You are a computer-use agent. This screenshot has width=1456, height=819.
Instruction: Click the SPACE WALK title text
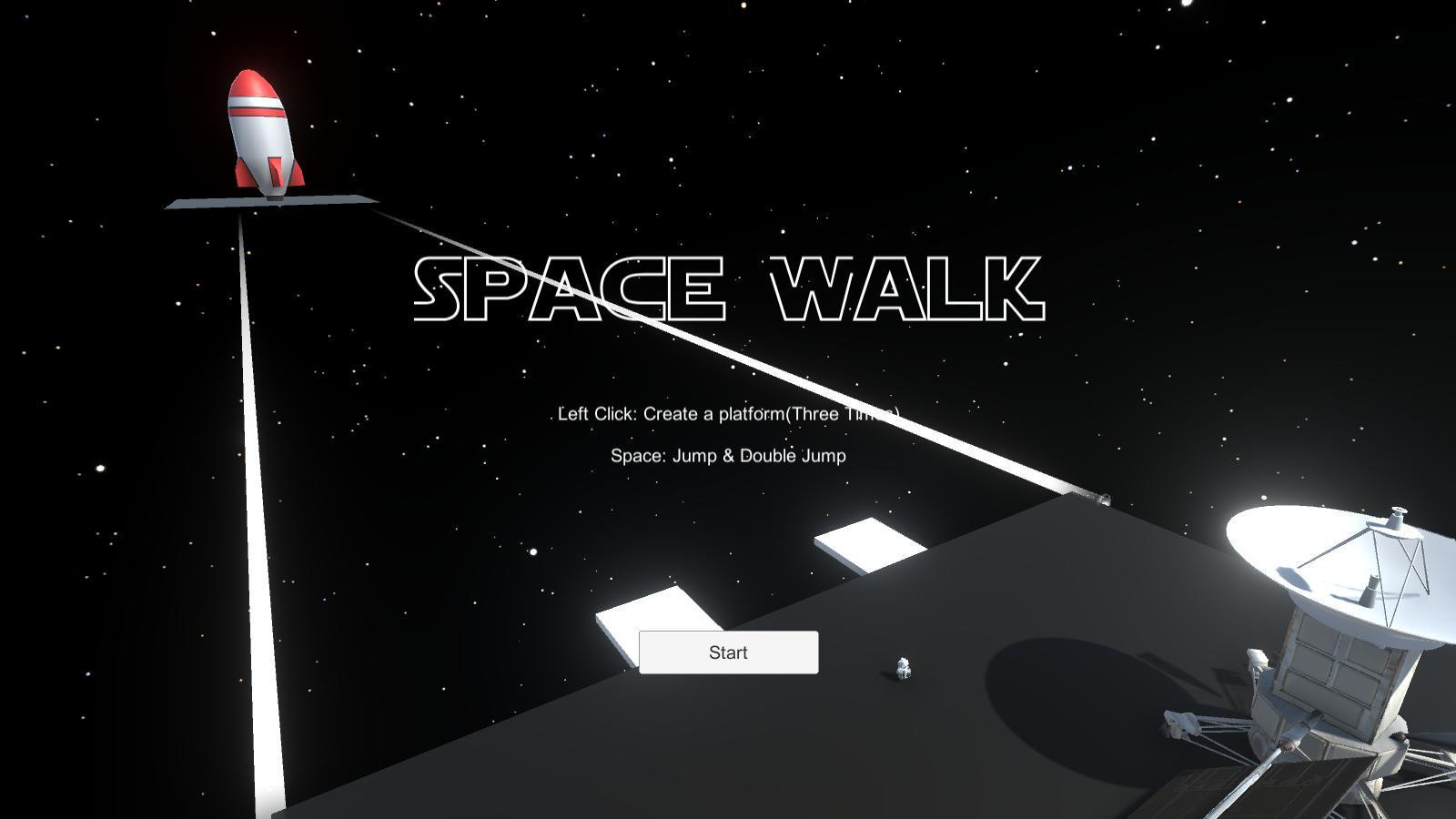click(728, 287)
